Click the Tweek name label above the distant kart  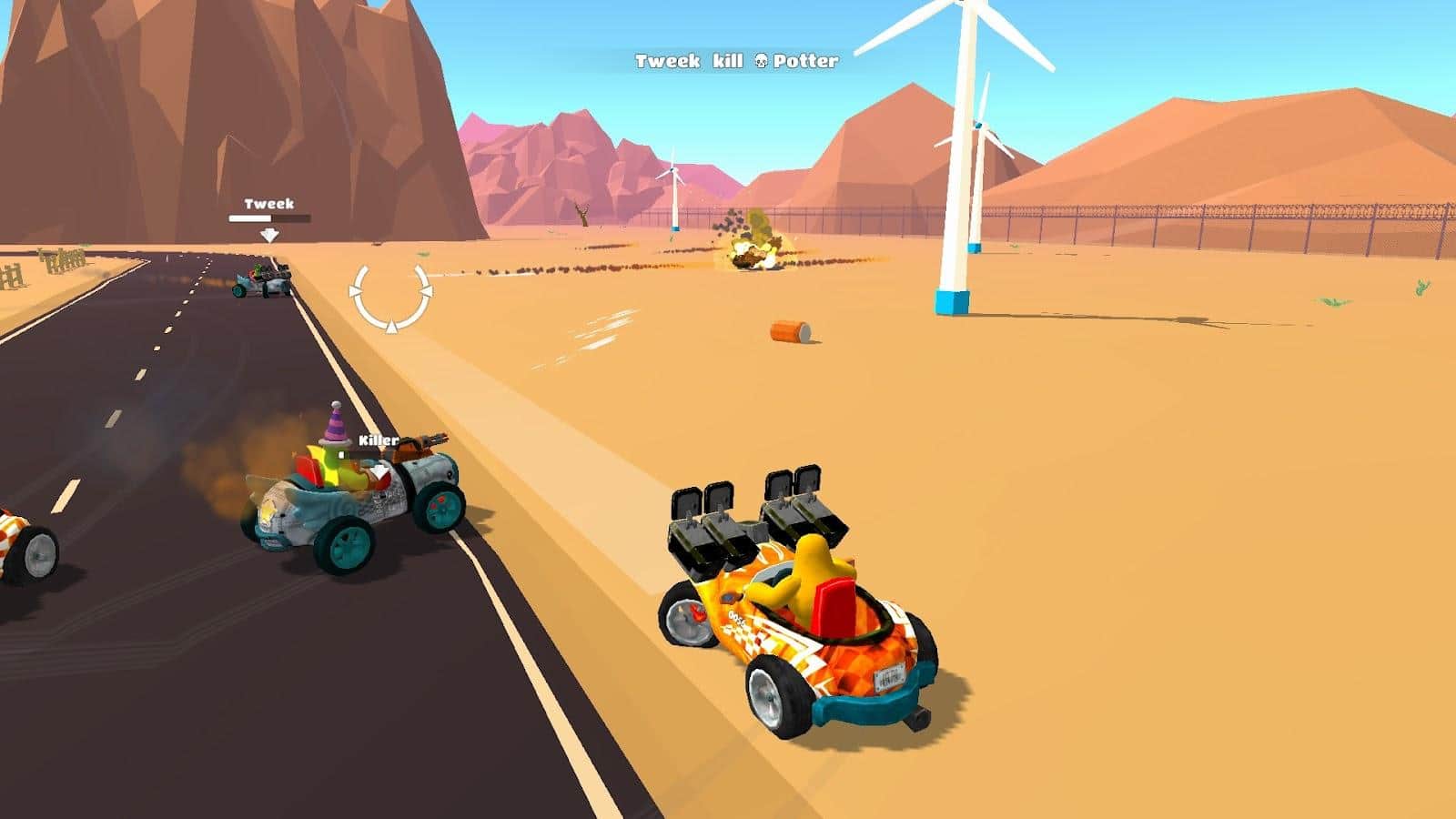pos(268,203)
